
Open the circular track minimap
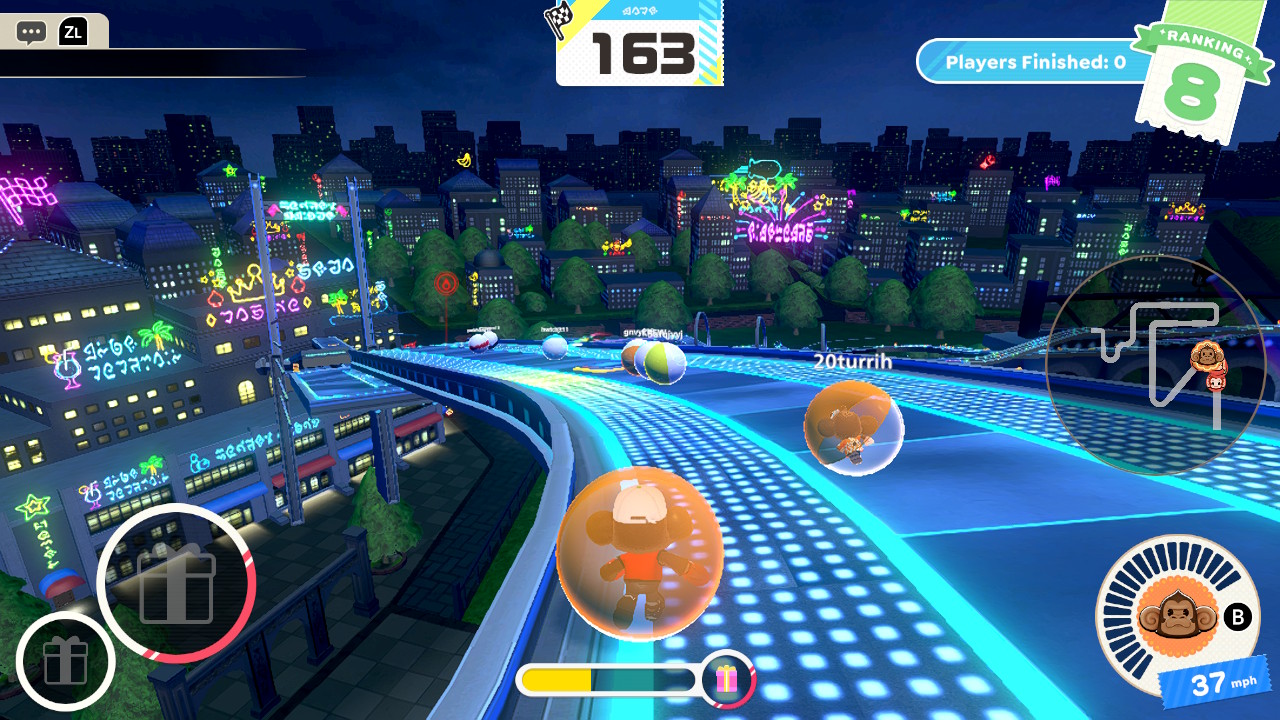click(x=1155, y=366)
